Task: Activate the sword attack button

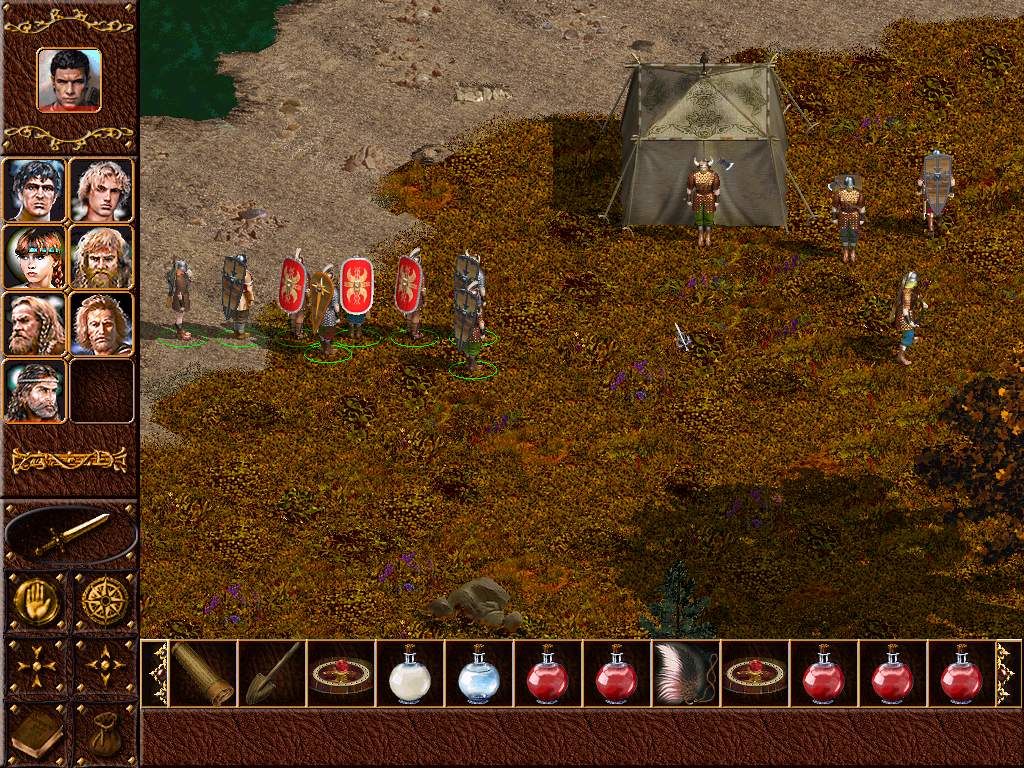Action: [70, 535]
